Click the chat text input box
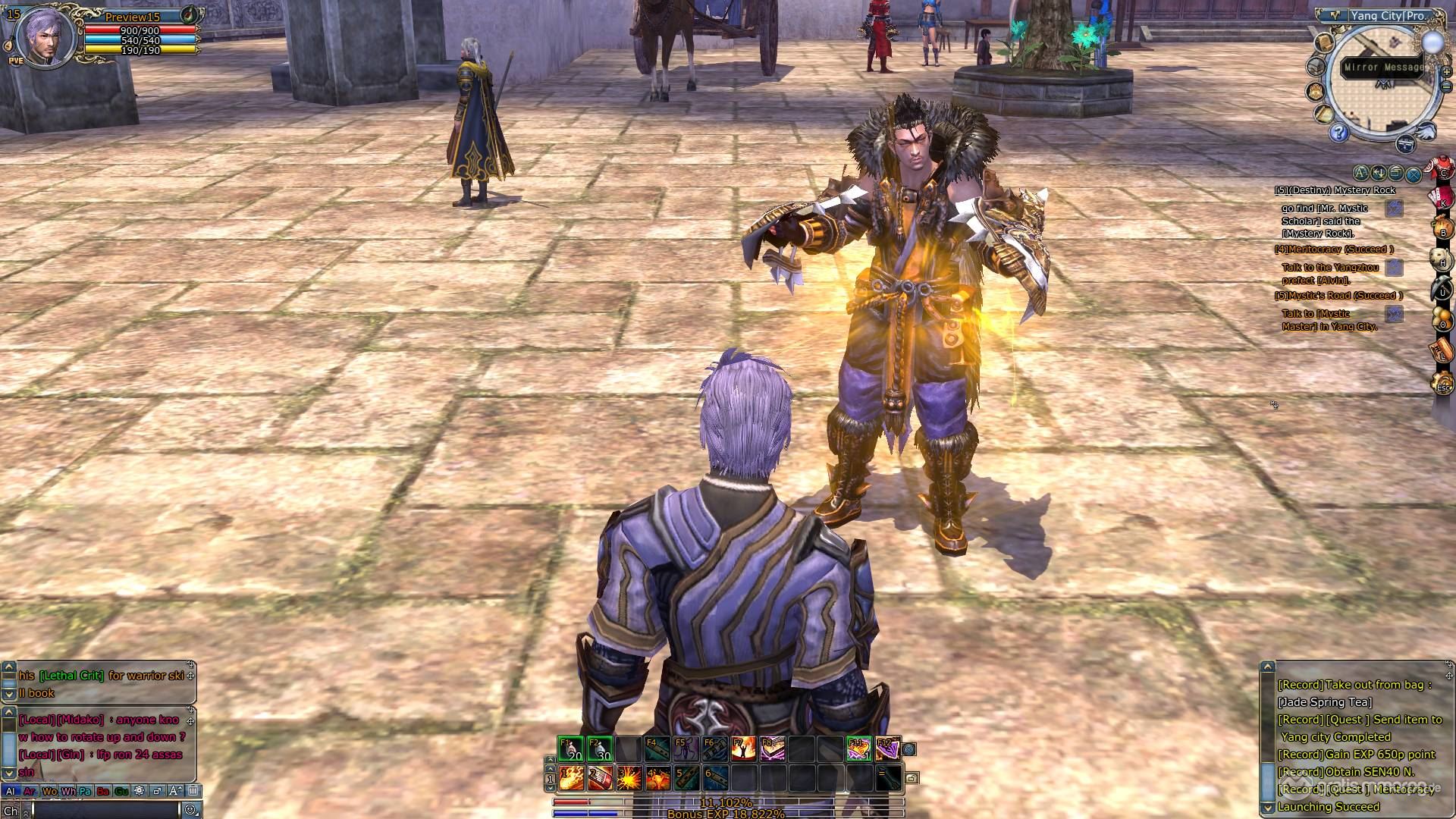This screenshot has height=819, width=1456. point(106,810)
